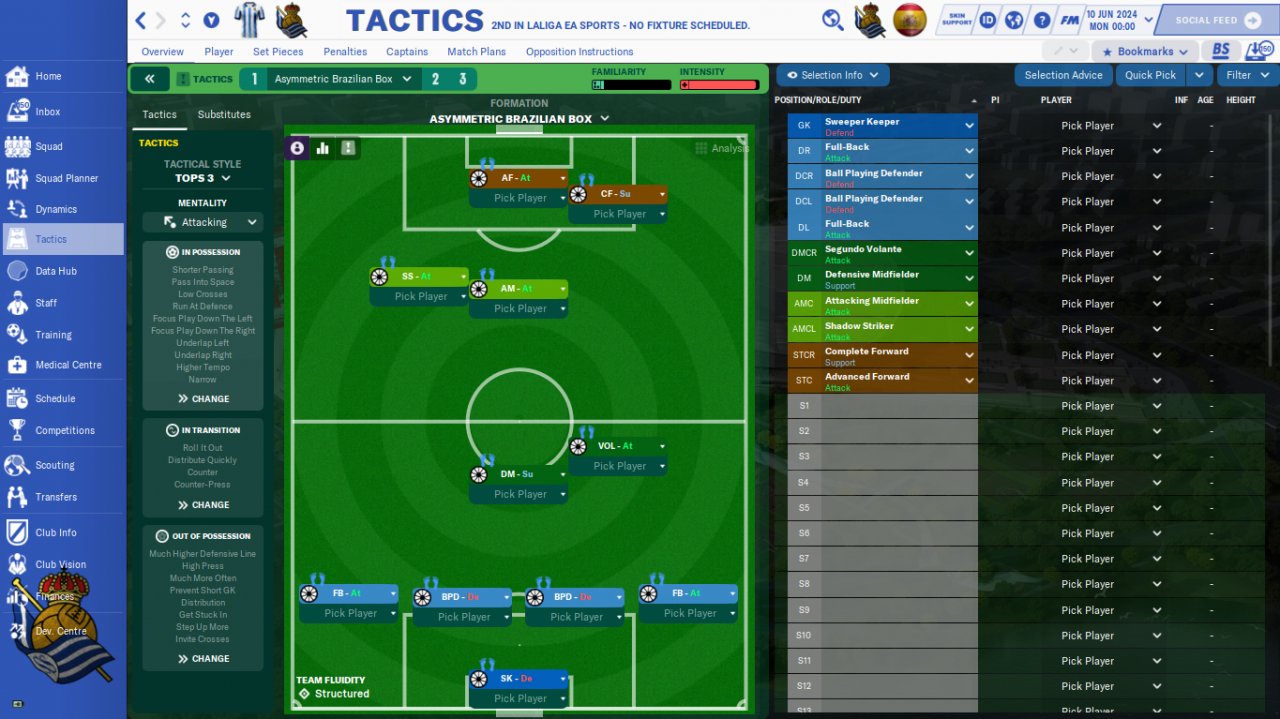The image size is (1280, 719).
Task: Pick a player for the Sweeper Keeper slot on pitch
Action: (x=520, y=699)
